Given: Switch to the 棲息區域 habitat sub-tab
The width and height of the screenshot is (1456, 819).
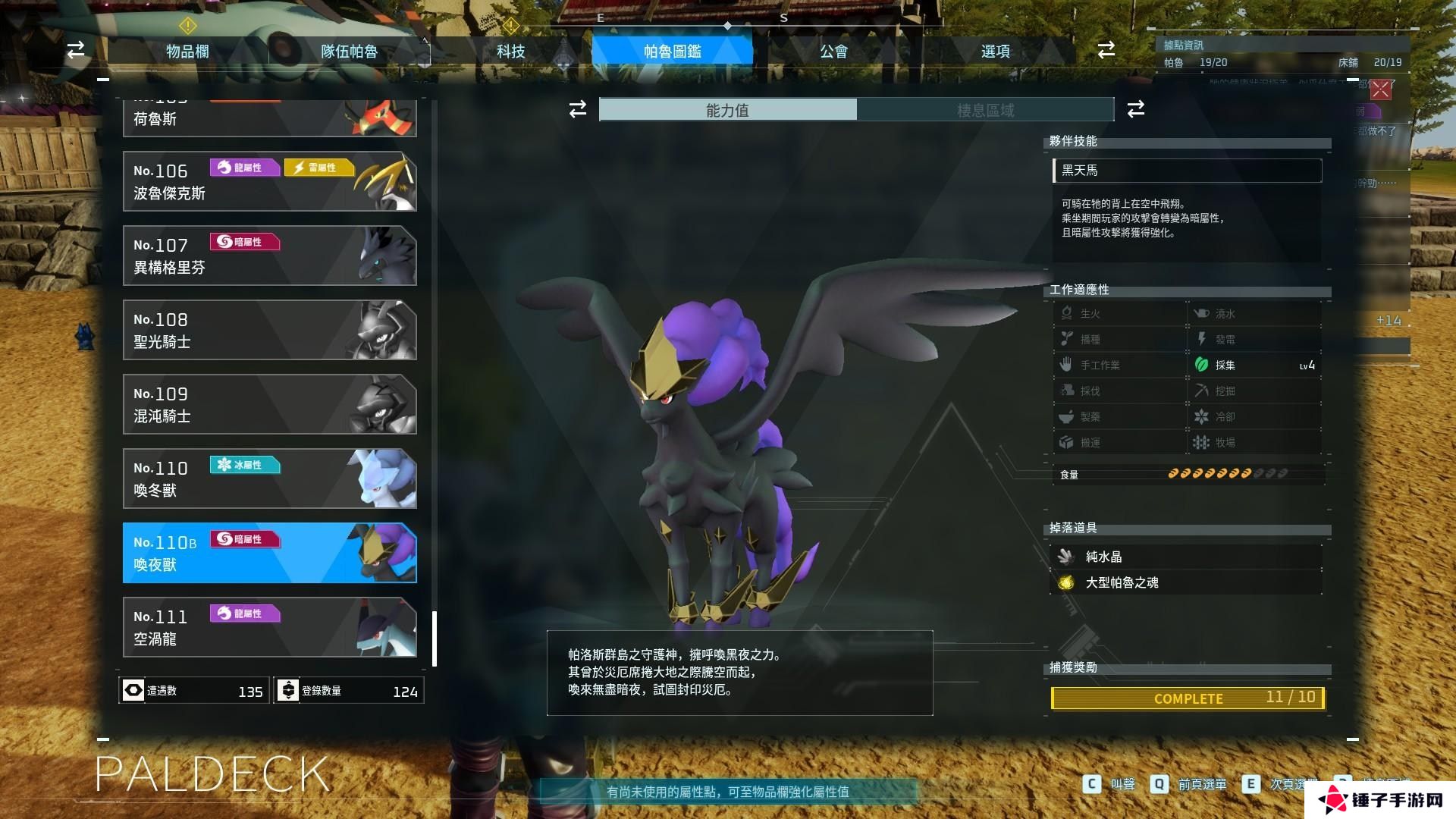Looking at the screenshot, I should [985, 110].
